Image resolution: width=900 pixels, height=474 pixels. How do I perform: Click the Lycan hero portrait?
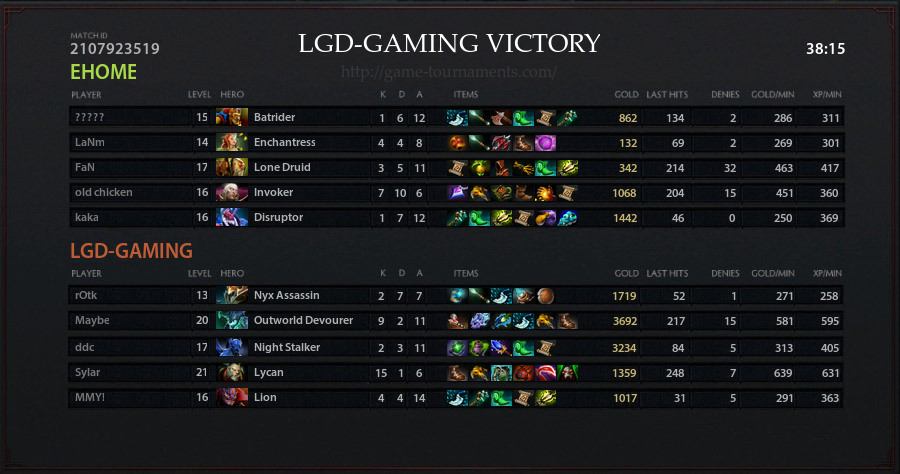[x=232, y=372]
